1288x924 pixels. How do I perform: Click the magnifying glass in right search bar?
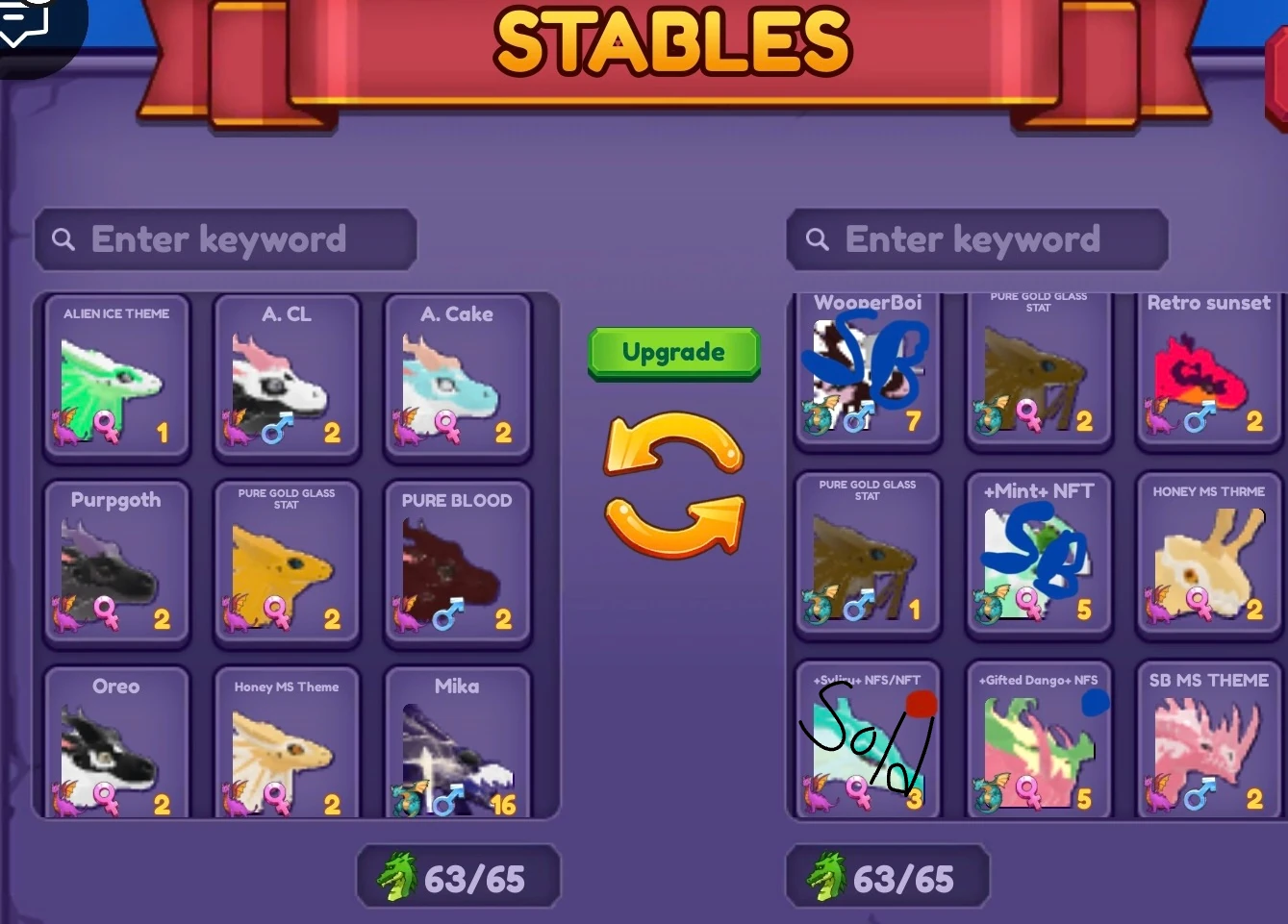[x=817, y=238]
